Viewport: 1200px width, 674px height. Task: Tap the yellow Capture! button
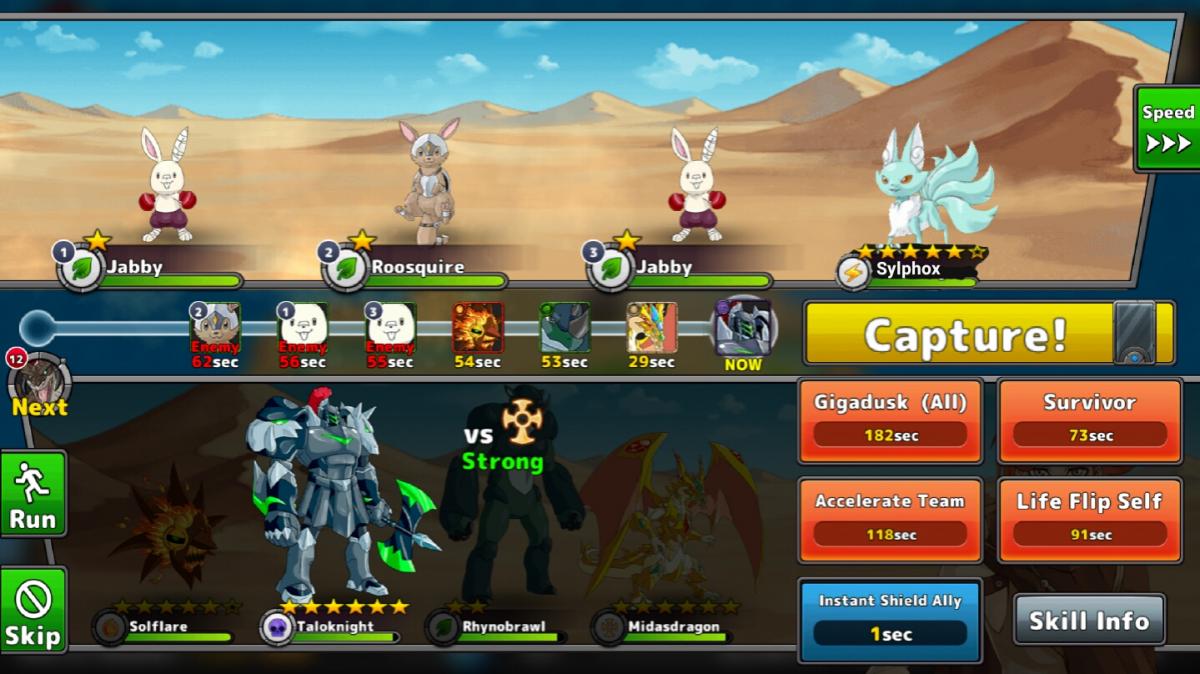click(965, 335)
